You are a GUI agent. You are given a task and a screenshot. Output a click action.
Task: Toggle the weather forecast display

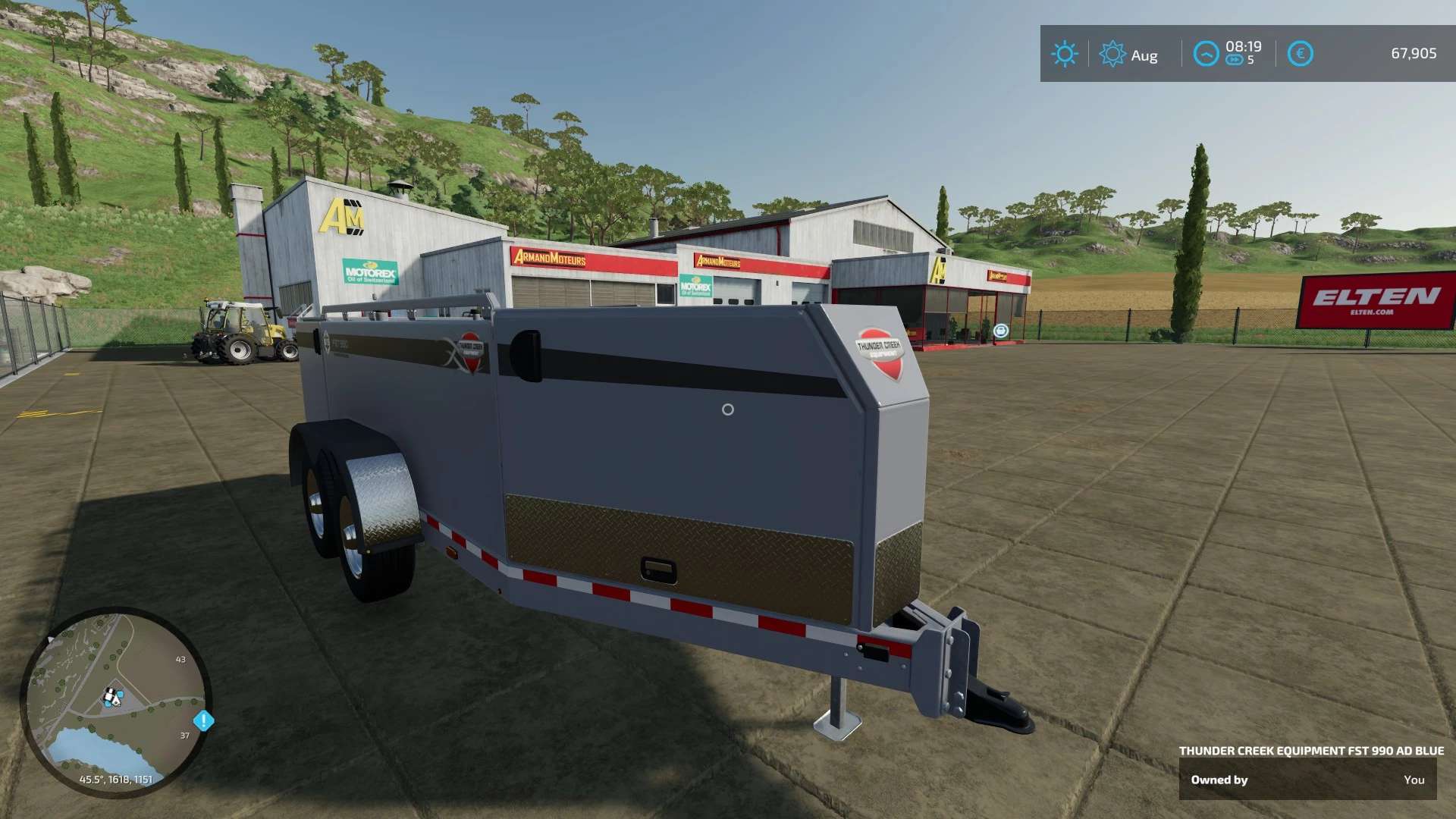click(1065, 53)
